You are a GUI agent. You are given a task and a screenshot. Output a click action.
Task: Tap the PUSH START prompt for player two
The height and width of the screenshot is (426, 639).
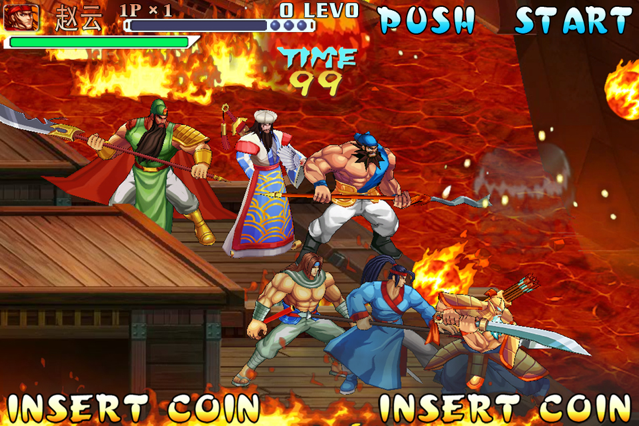[x=505, y=19]
